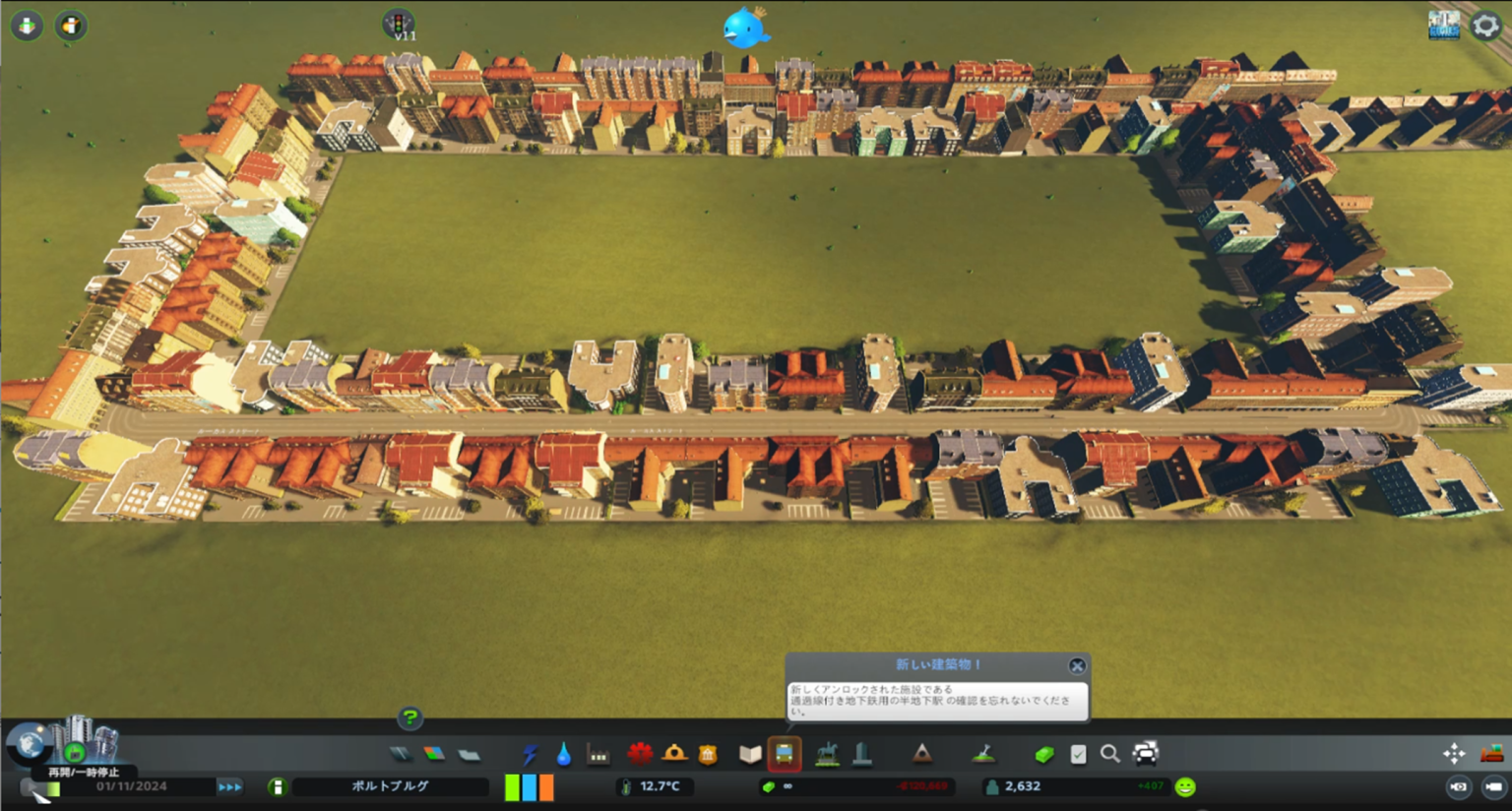Select the electricity tool
The height and width of the screenshot is (811, 1512).
[529, 754]
